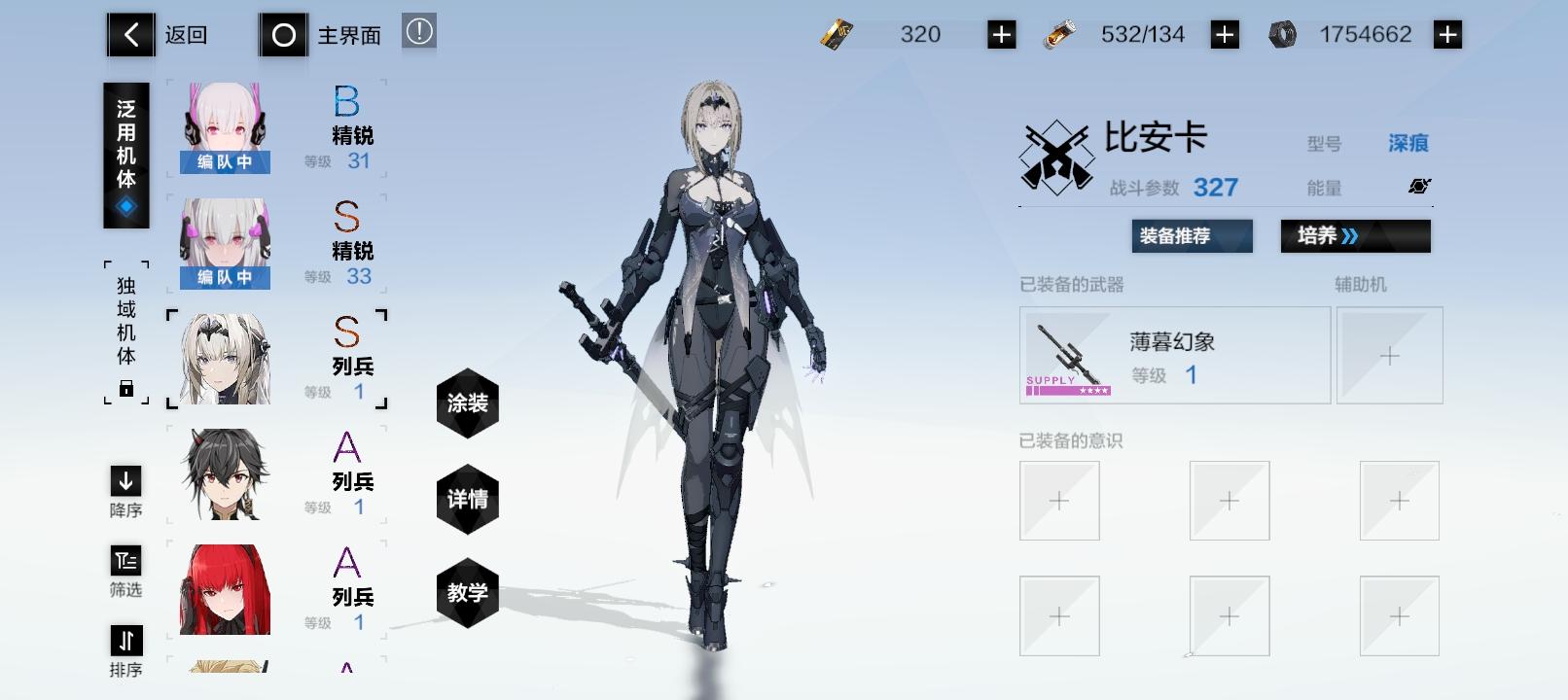Return via the 返回 back button

click(129, 32)
